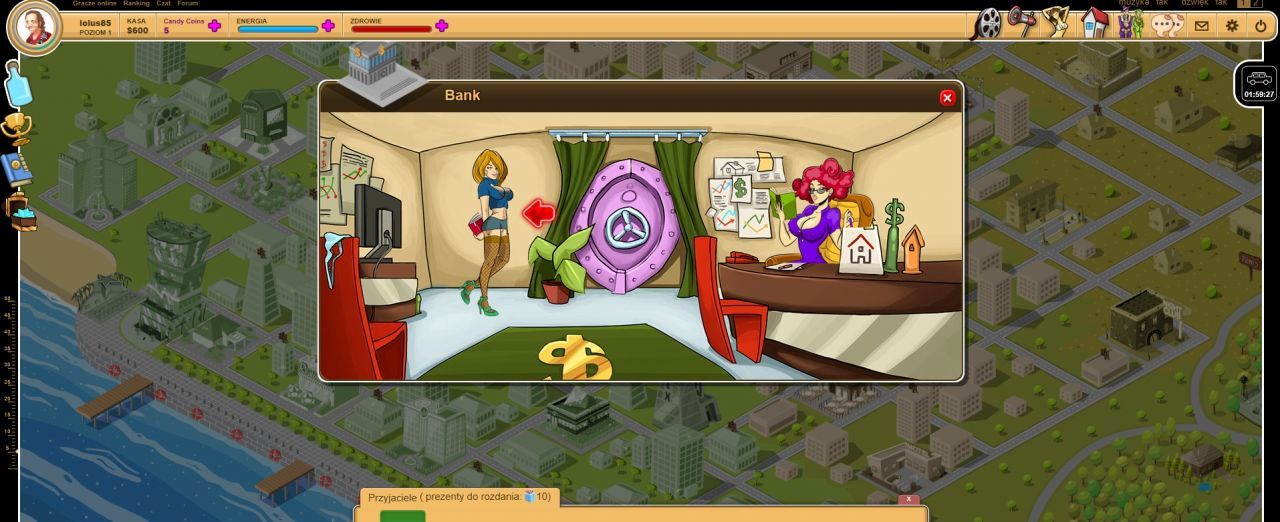The width and height of the screenshot is (1280, 522).
Task: Select the blue bottle icon
Action: click(x=19, y=85)
